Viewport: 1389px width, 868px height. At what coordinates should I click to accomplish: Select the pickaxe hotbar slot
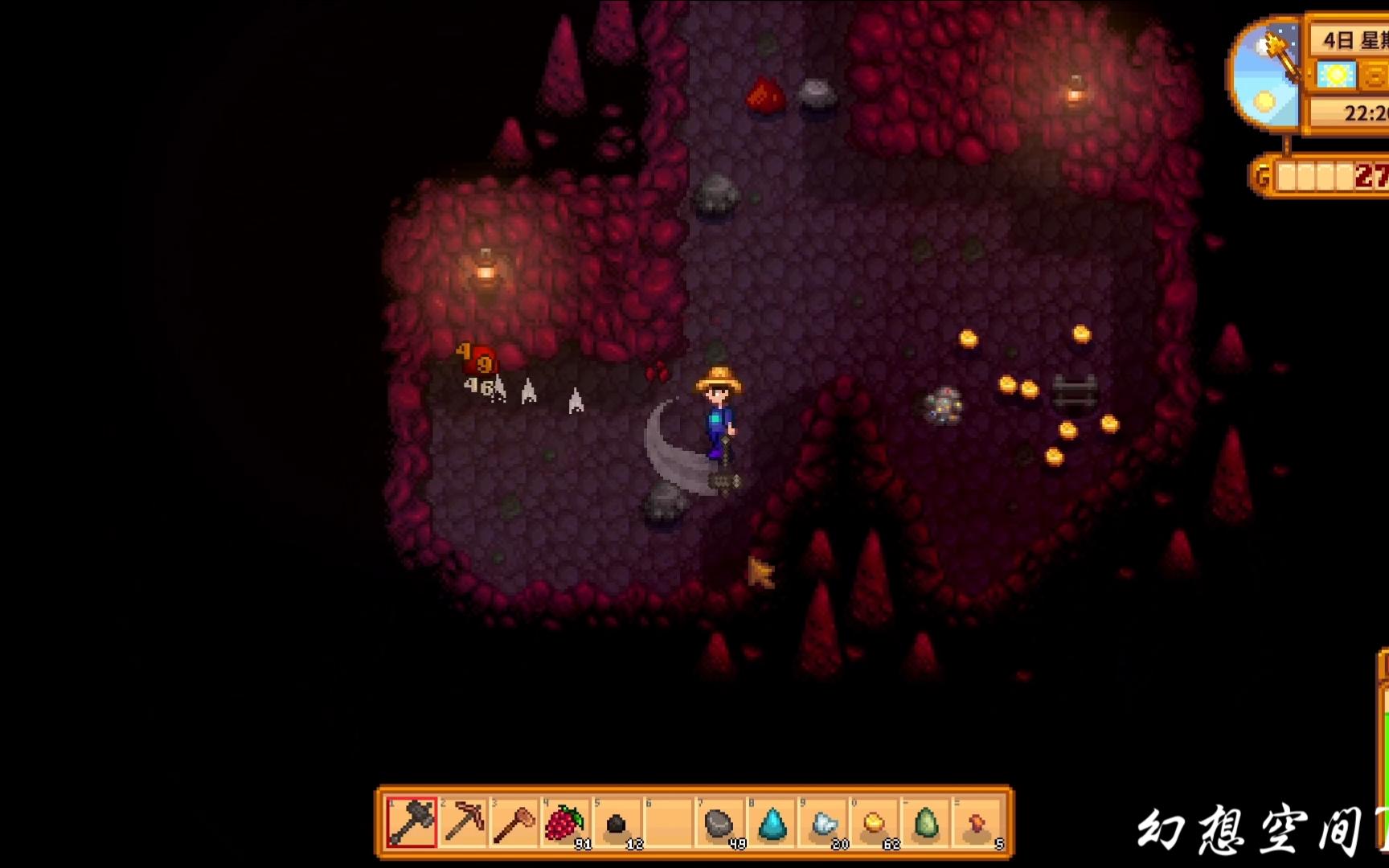click(x=464, y=823)
